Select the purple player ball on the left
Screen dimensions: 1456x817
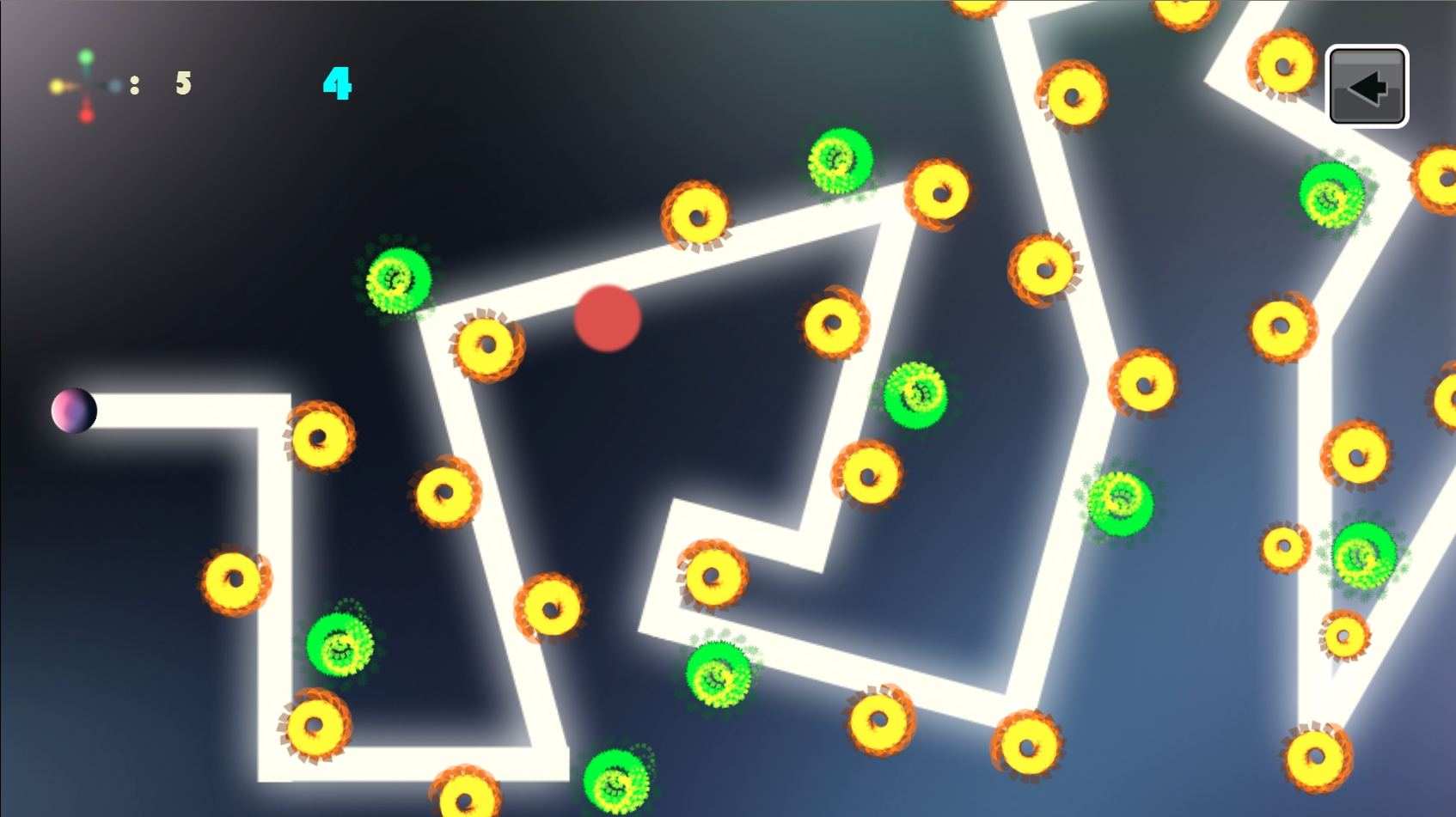coord(74,411)
